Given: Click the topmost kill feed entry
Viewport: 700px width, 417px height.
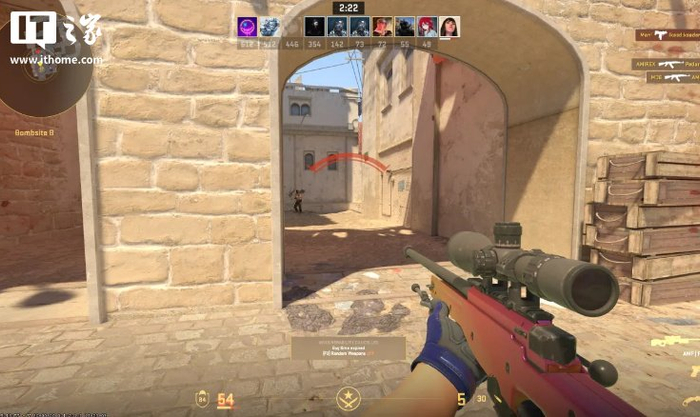Looking at the screenshot, I should pyautogui.click(x=666, y=35).
